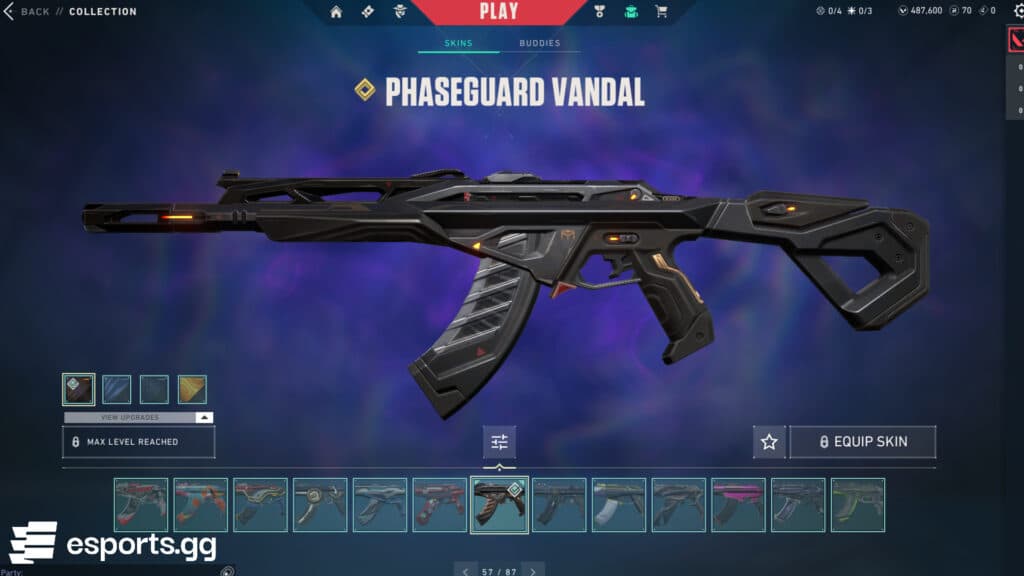The height and width of the screenshot is (576, 1024).
Task: Go back from the Collection screen
Action: tap(28, 12)
